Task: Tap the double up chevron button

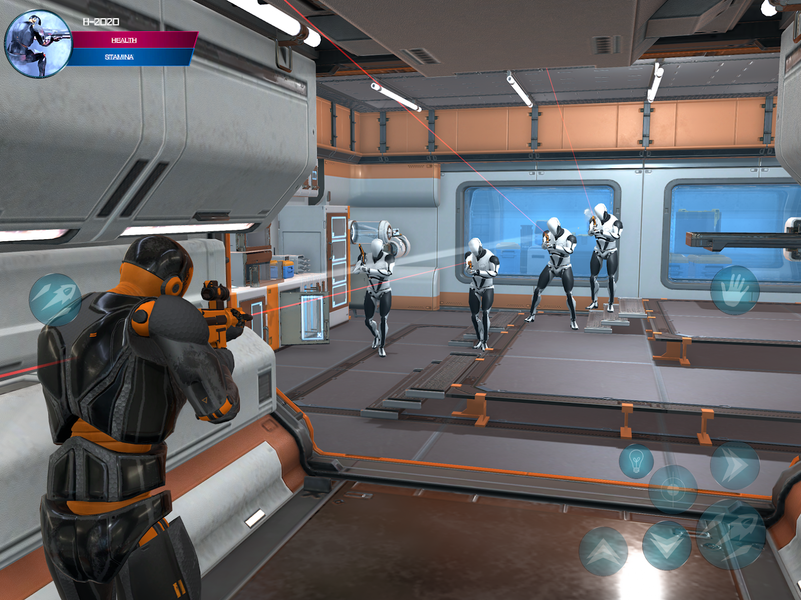Action: click(604, 550)
